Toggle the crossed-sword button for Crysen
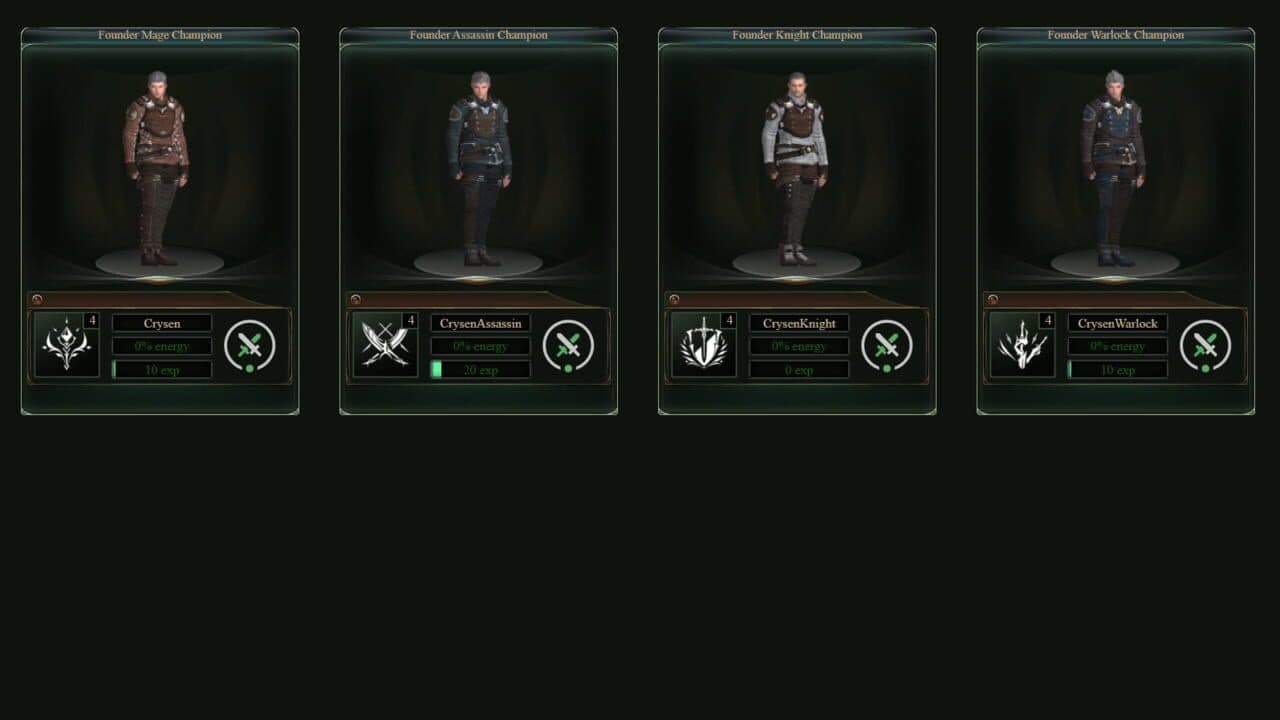 (x=250, y=346)
